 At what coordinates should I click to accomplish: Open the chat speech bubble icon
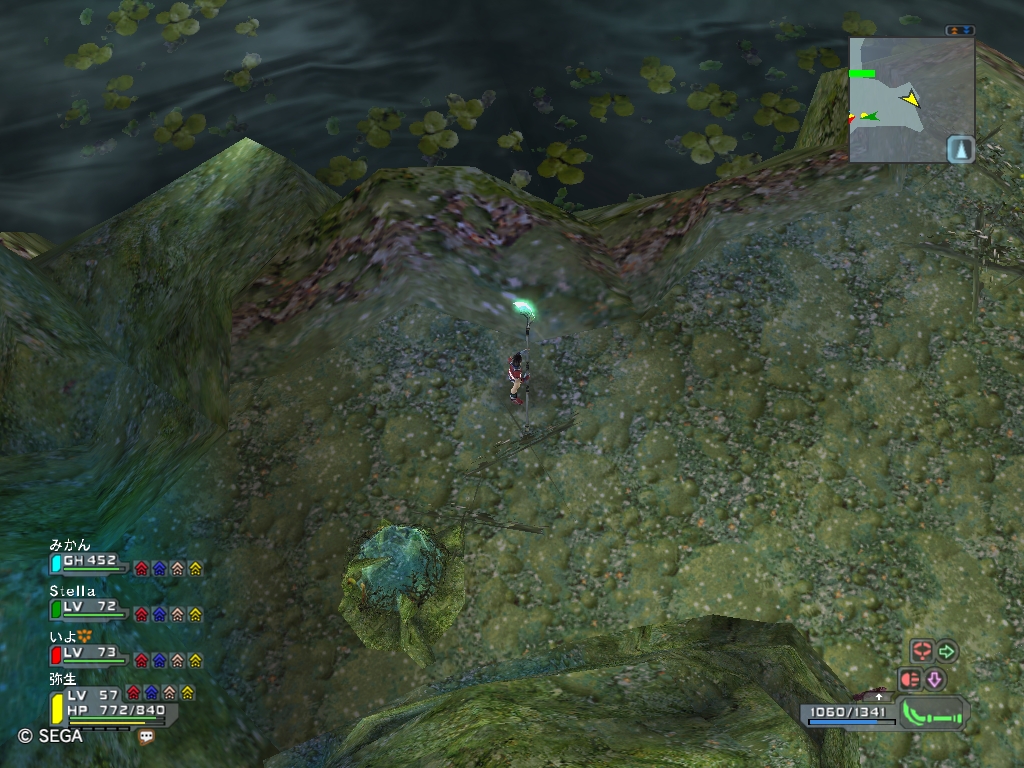[147, 737]
